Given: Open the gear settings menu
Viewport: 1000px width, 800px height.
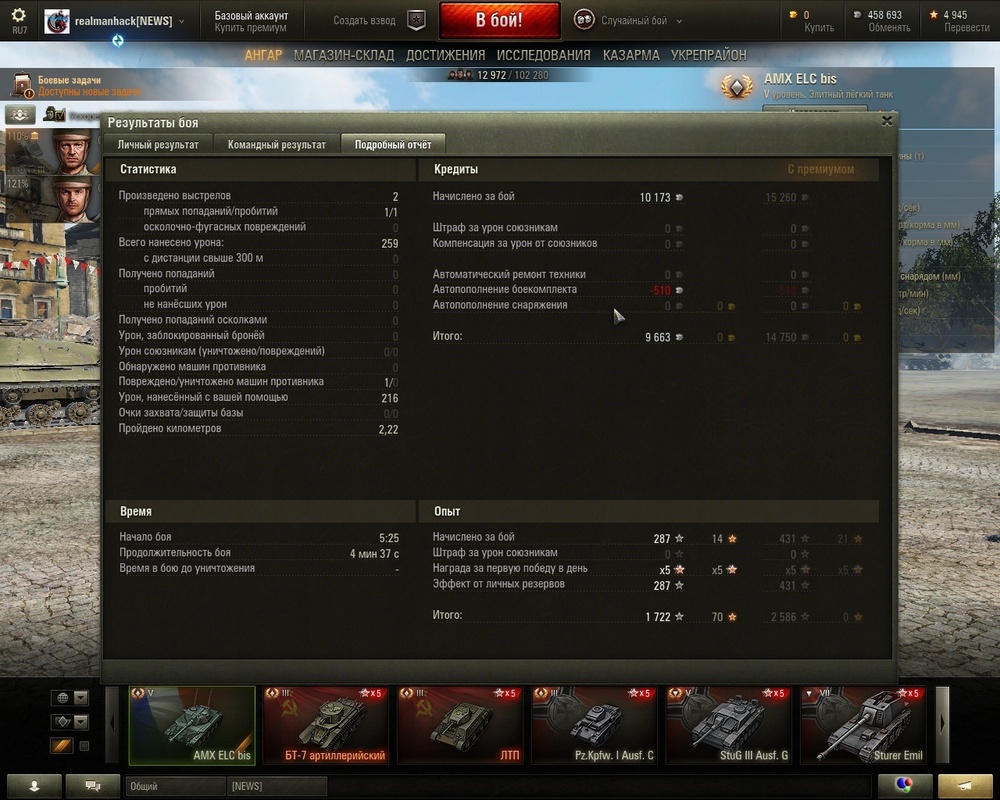Looking at the screenshot, I should (19, 15).
